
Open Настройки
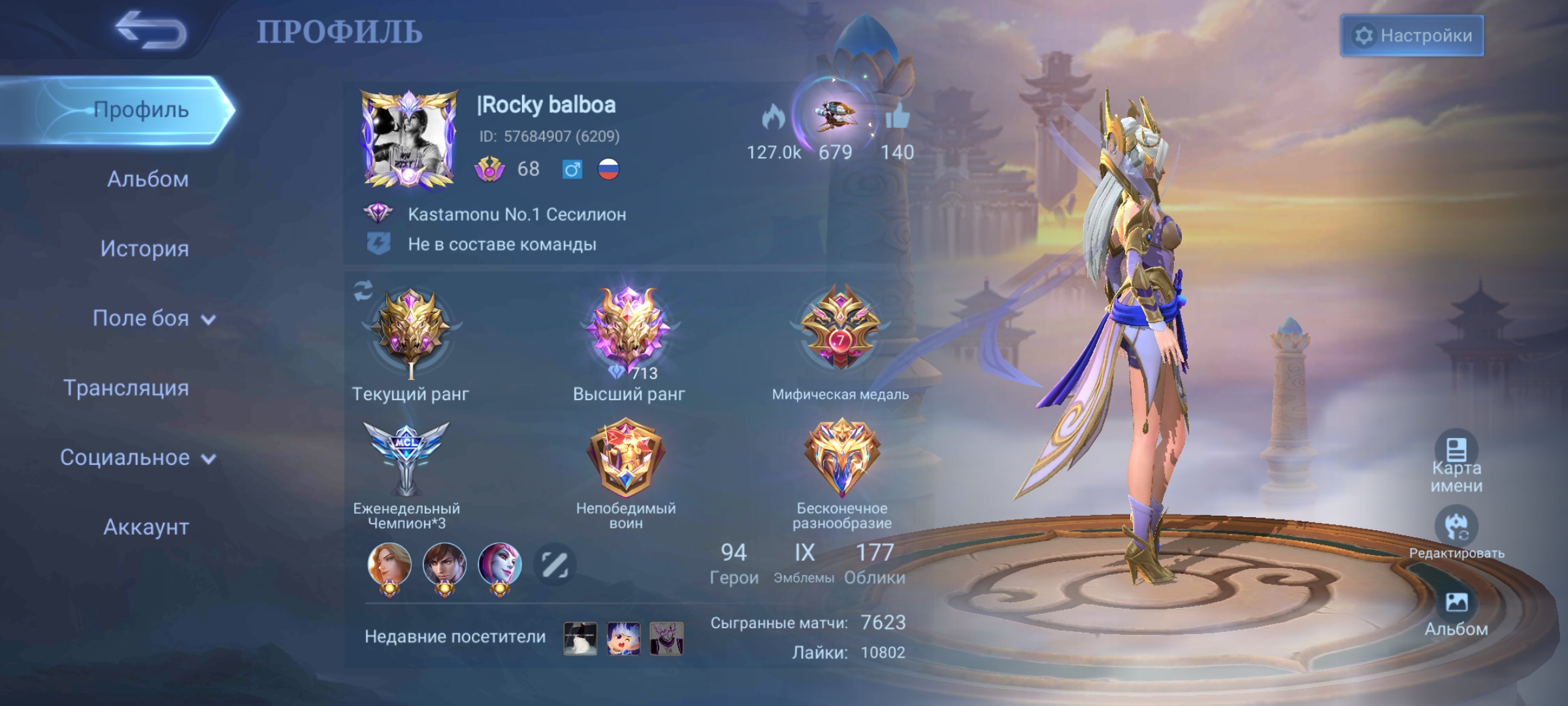coord(1413,36)
